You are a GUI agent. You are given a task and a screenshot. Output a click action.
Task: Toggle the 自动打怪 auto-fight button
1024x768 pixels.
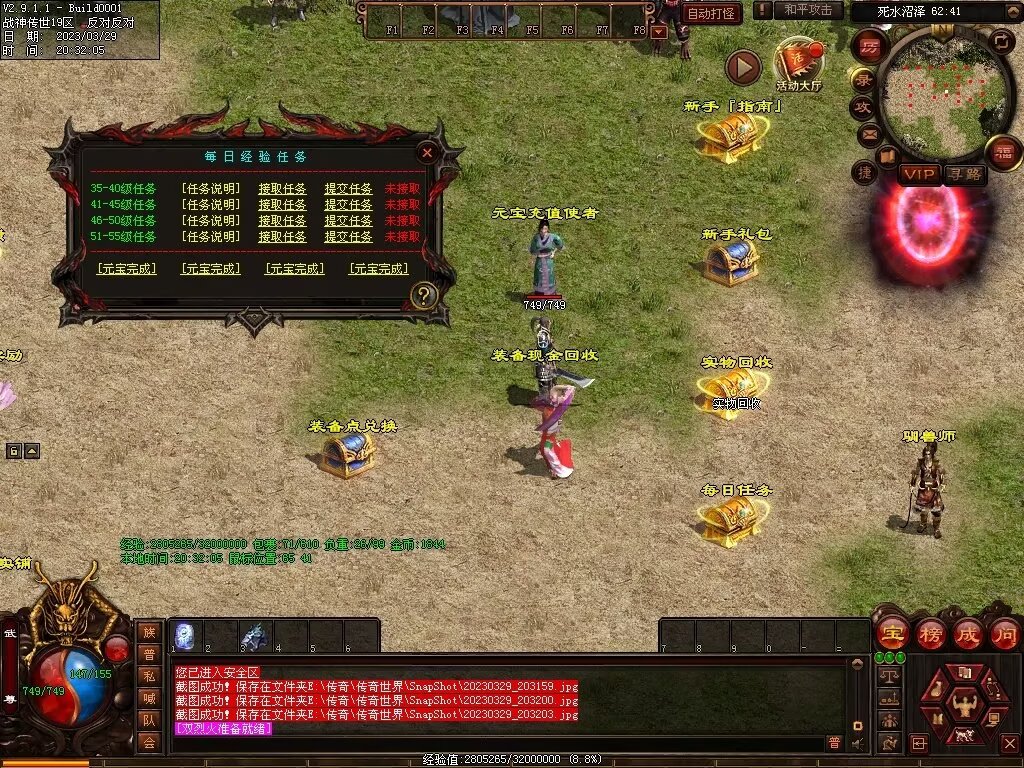[712, 13]
